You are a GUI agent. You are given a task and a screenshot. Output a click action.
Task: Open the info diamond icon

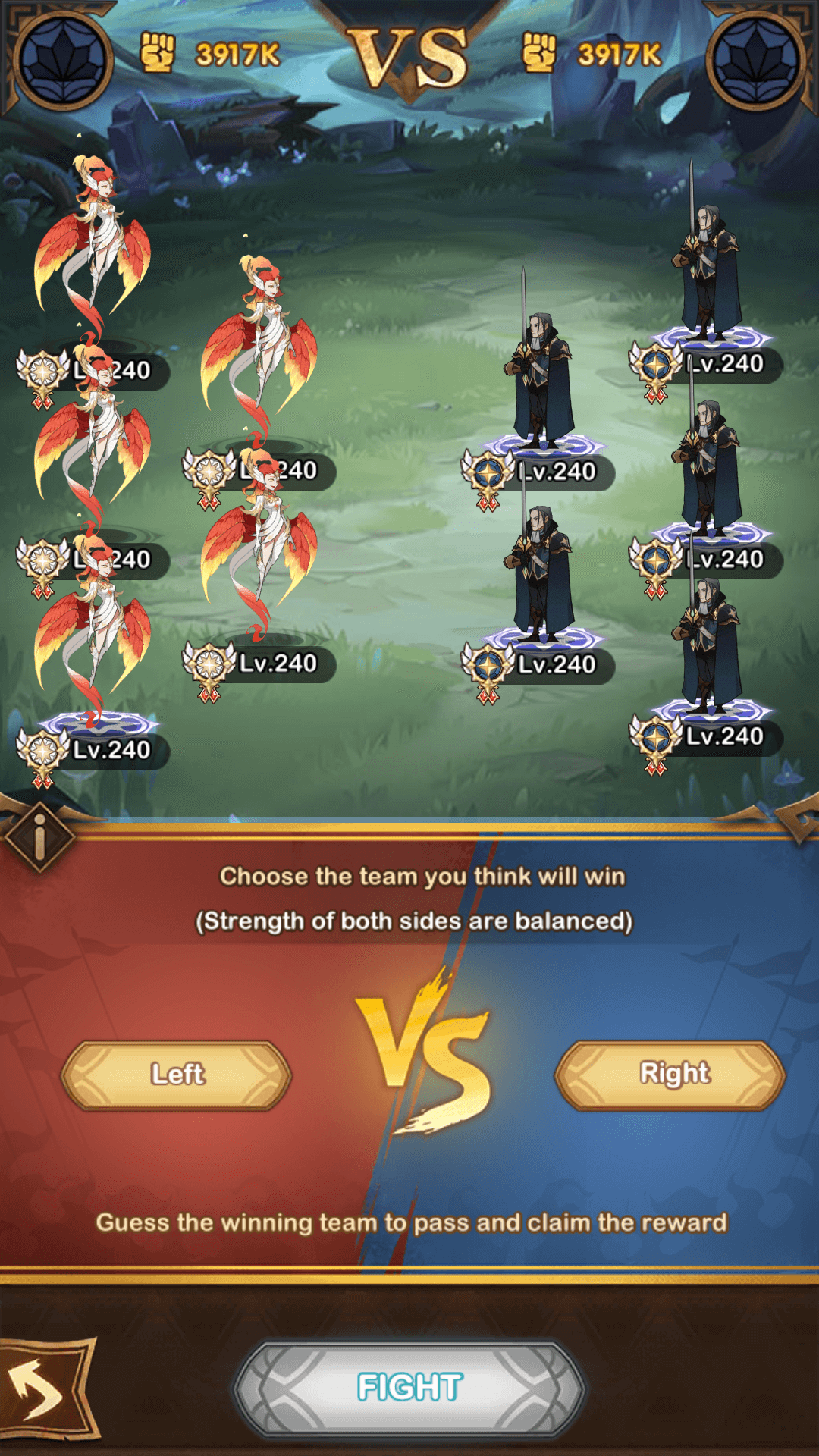pos(39,837)
